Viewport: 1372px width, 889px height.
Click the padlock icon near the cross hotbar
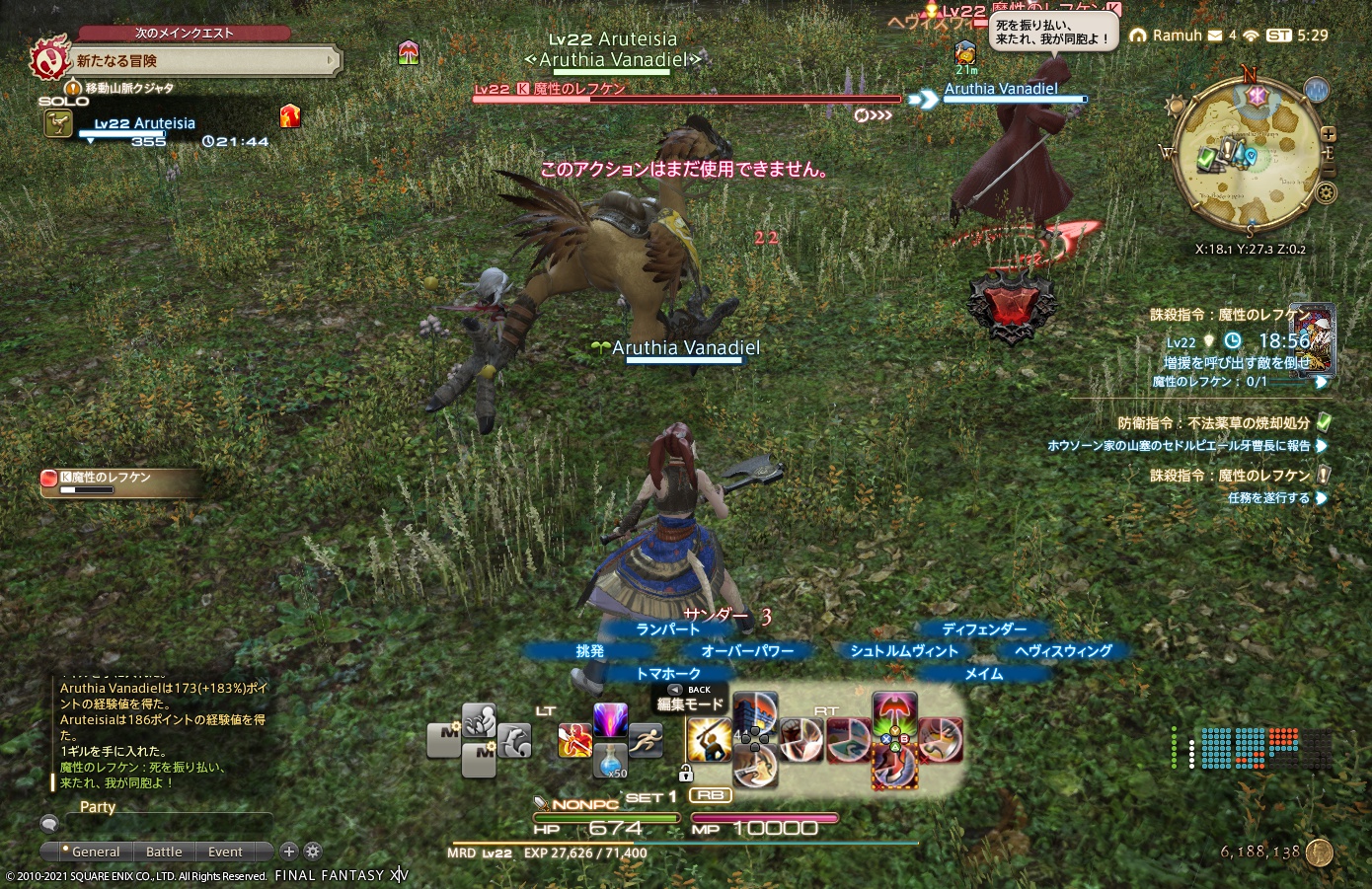(x=686, y=771)
